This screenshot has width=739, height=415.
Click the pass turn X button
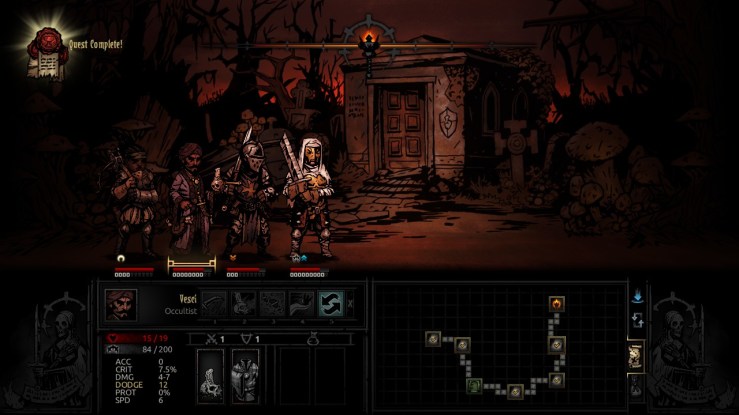pos(350,303)
